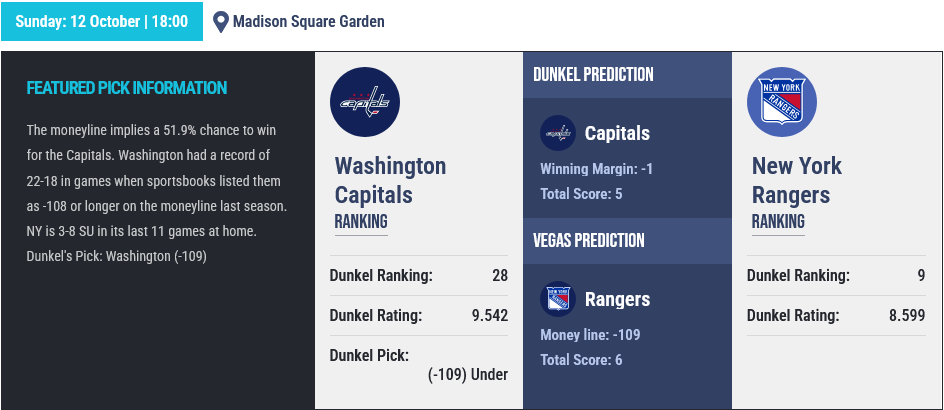Open the New York Rangers team name link

tap(797, 180)
